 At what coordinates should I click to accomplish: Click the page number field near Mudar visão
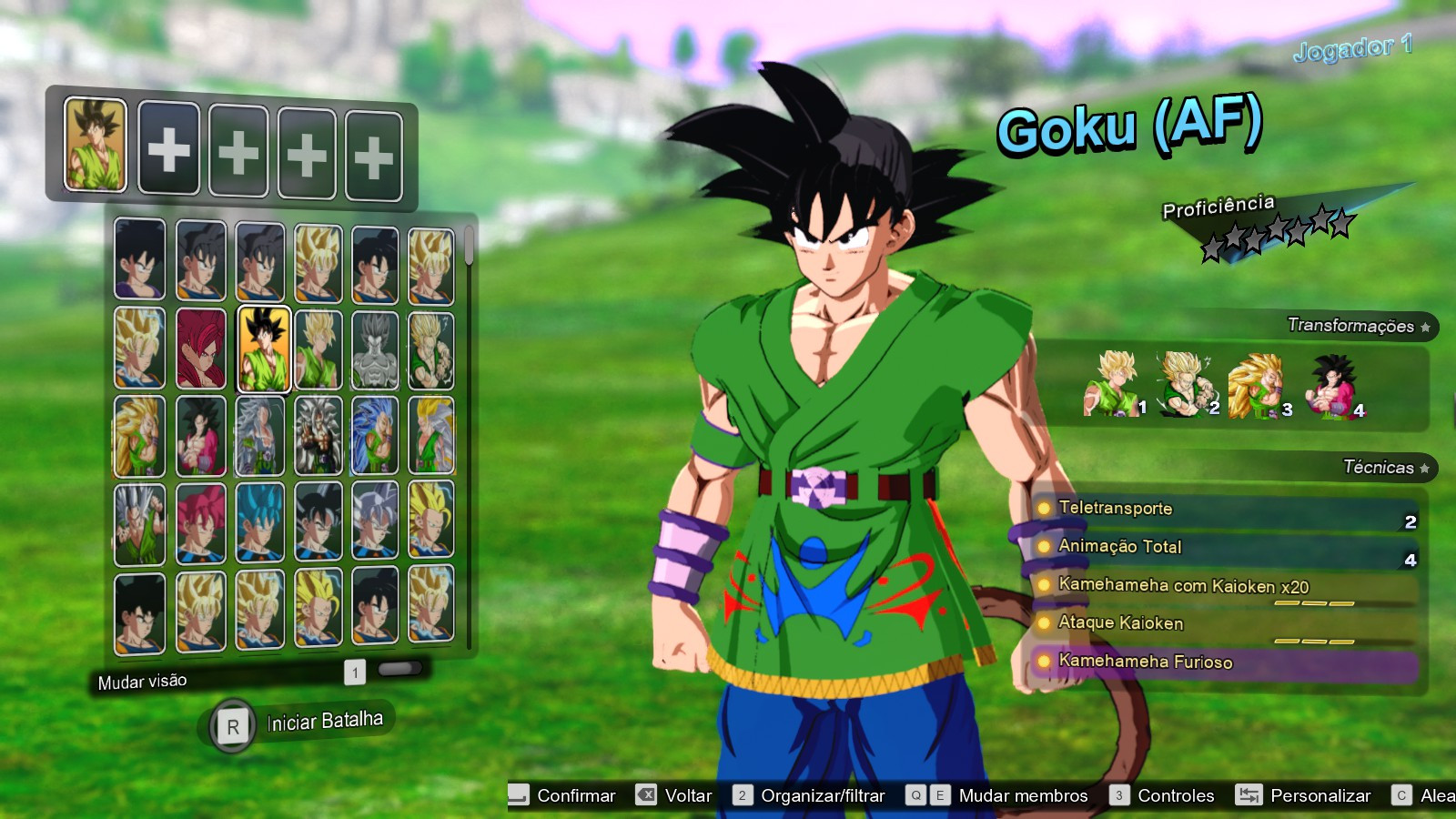click(355, 672)
